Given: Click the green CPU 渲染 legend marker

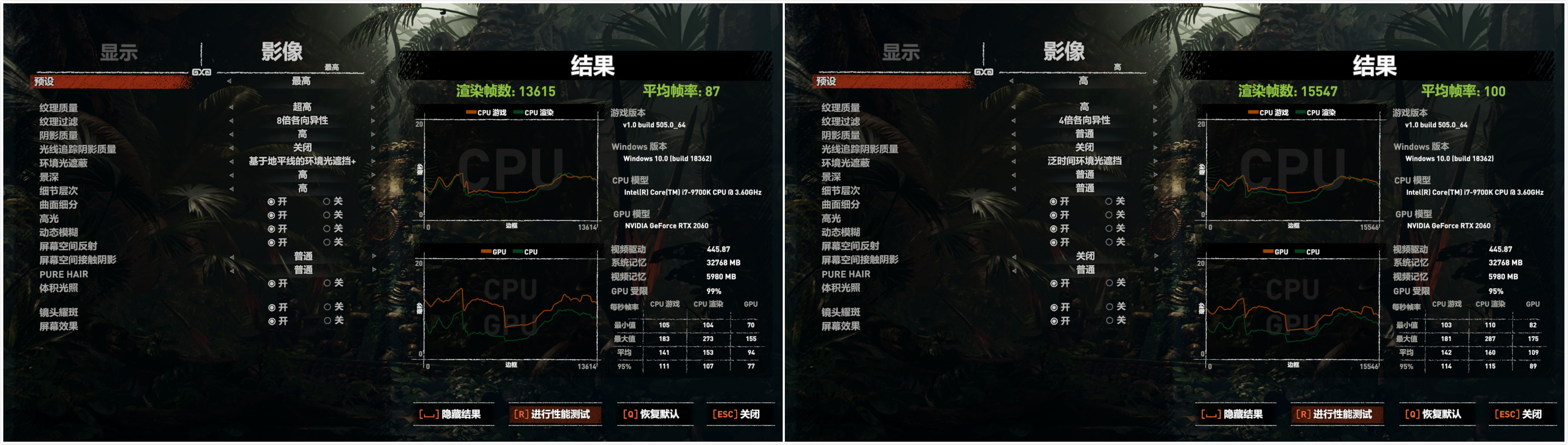Looking at the screenshot, I should [519, 112].
